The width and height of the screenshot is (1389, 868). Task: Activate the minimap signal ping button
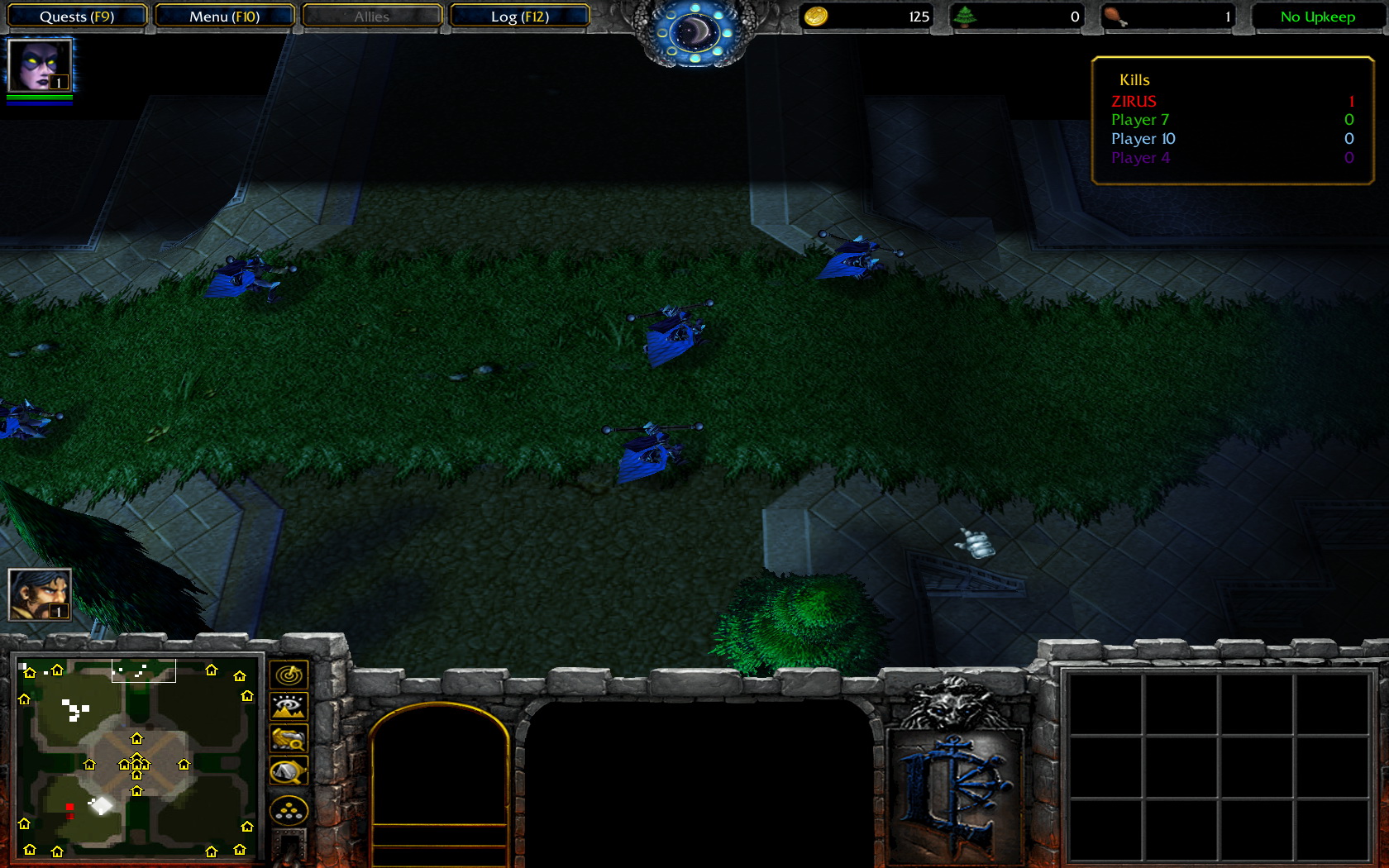[x=289, y=675]
